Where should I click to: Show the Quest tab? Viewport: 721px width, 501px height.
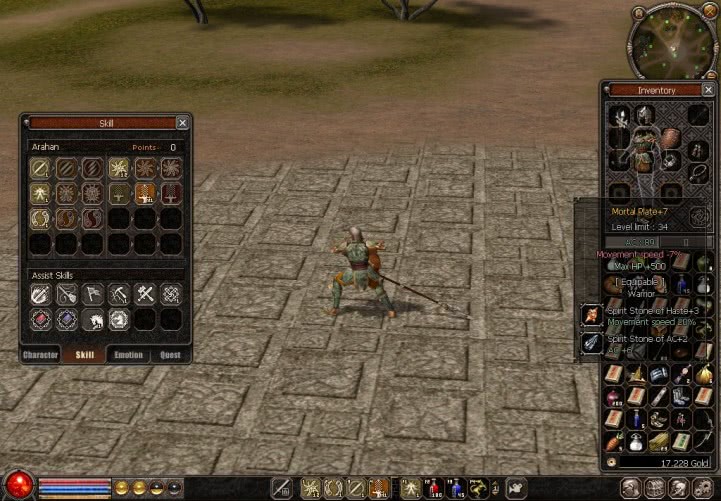(171, 355)
